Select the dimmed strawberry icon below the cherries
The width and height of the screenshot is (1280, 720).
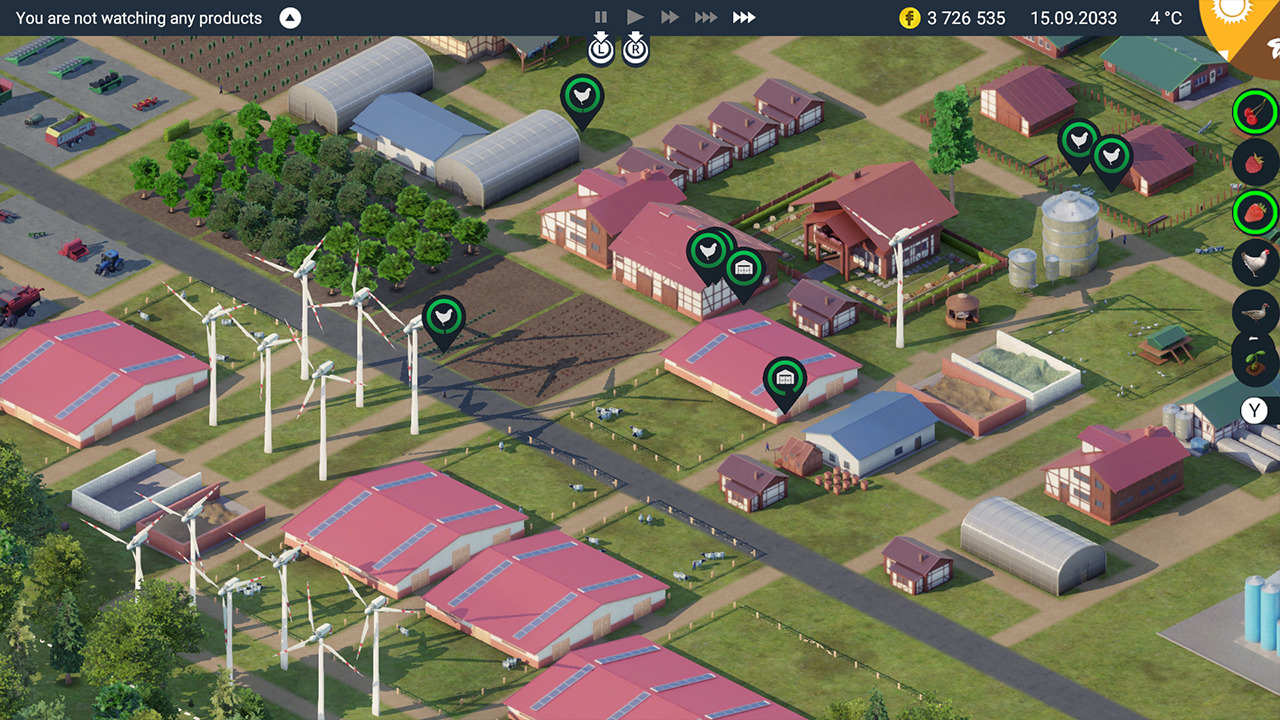pos(1254,162)
